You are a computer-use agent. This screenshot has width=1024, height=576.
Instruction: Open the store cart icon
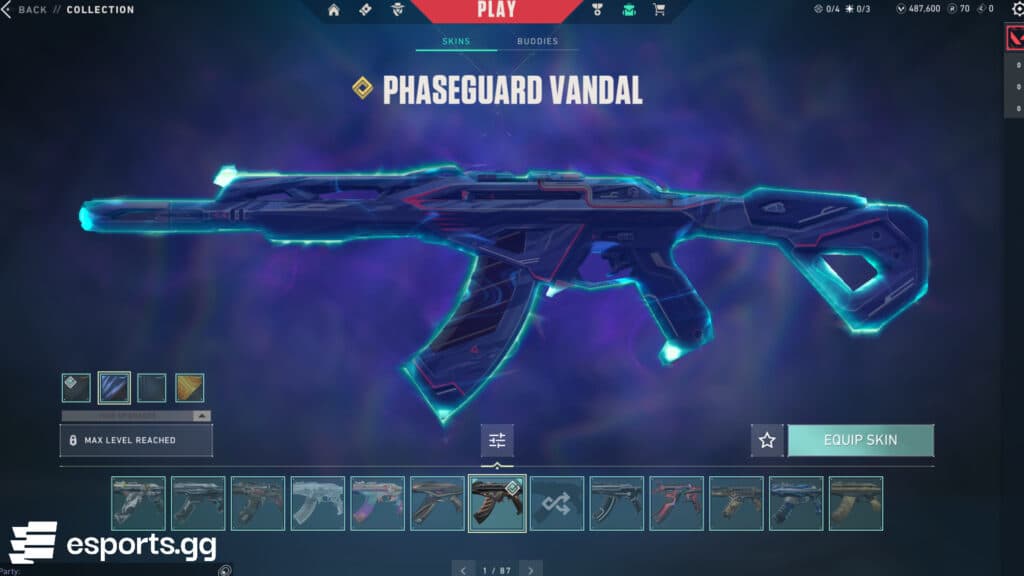[x=659, y=11]
